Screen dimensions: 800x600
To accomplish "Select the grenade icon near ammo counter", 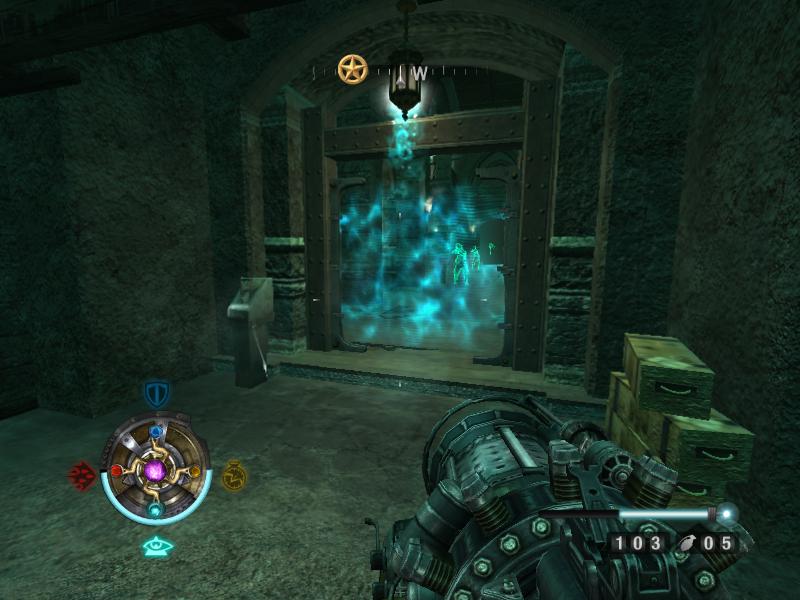I will pos(688,543).
